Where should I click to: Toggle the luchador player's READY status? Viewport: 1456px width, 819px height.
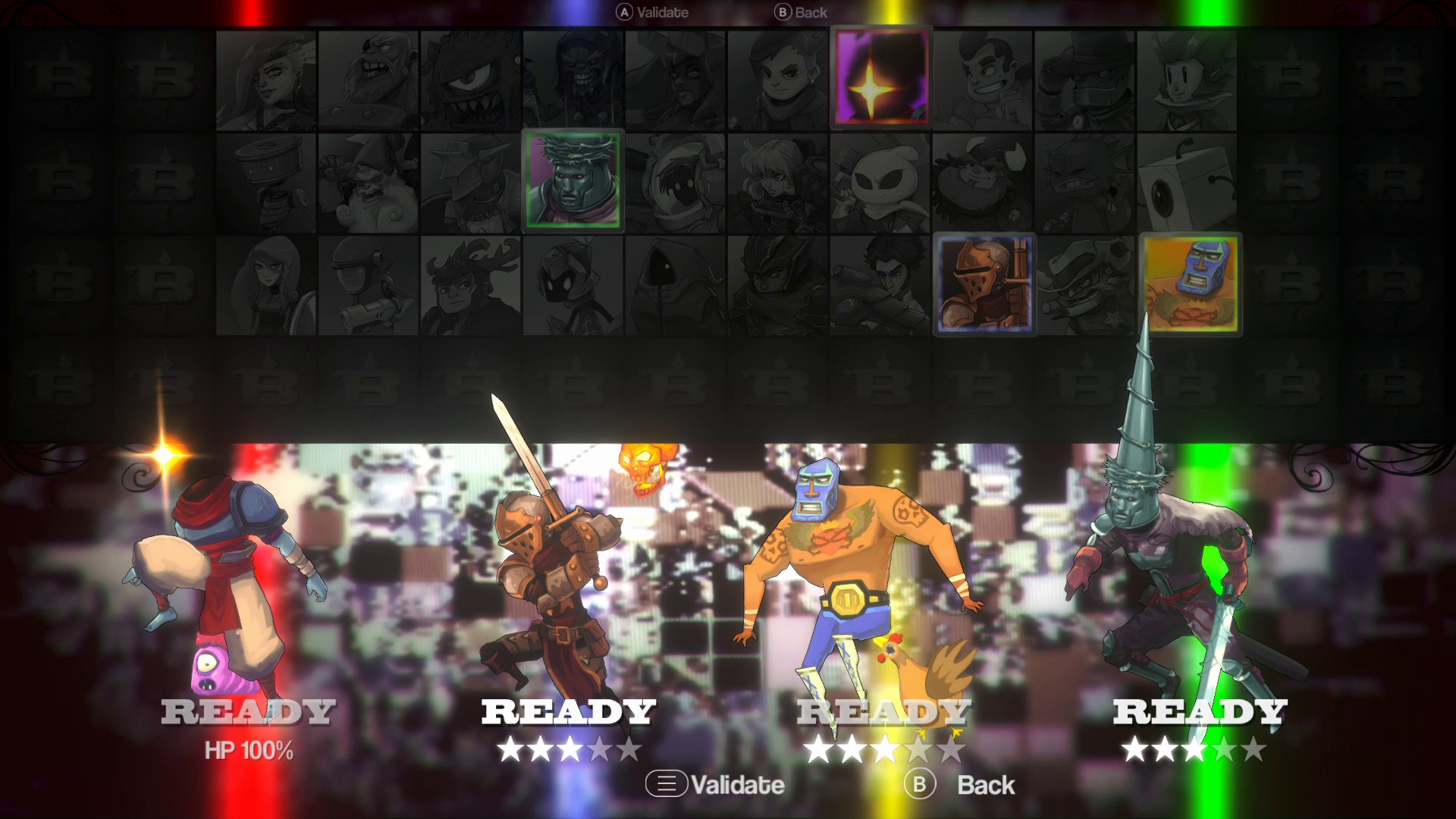[x=885, y=711]
